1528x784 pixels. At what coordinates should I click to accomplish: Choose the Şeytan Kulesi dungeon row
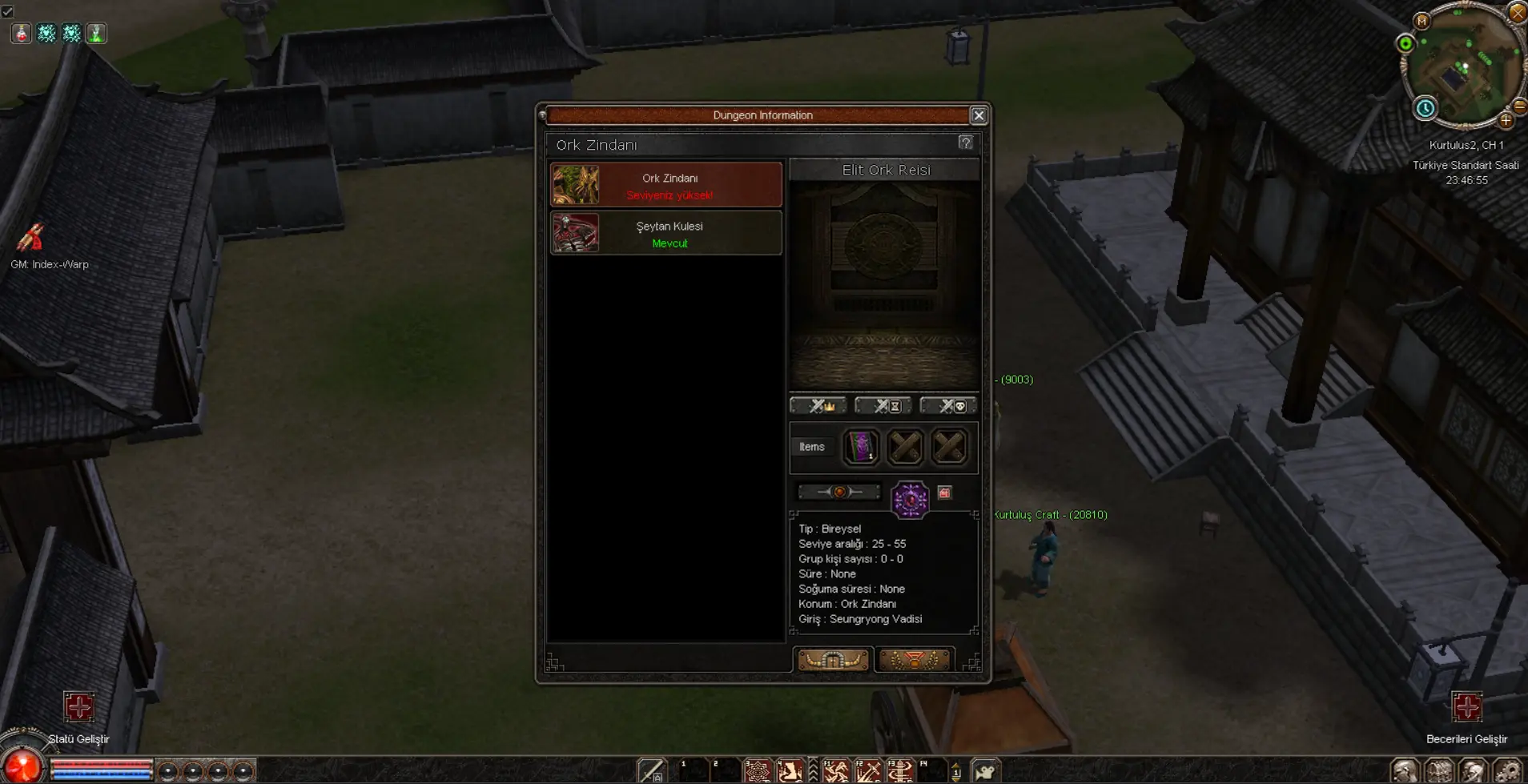point(665,233)
